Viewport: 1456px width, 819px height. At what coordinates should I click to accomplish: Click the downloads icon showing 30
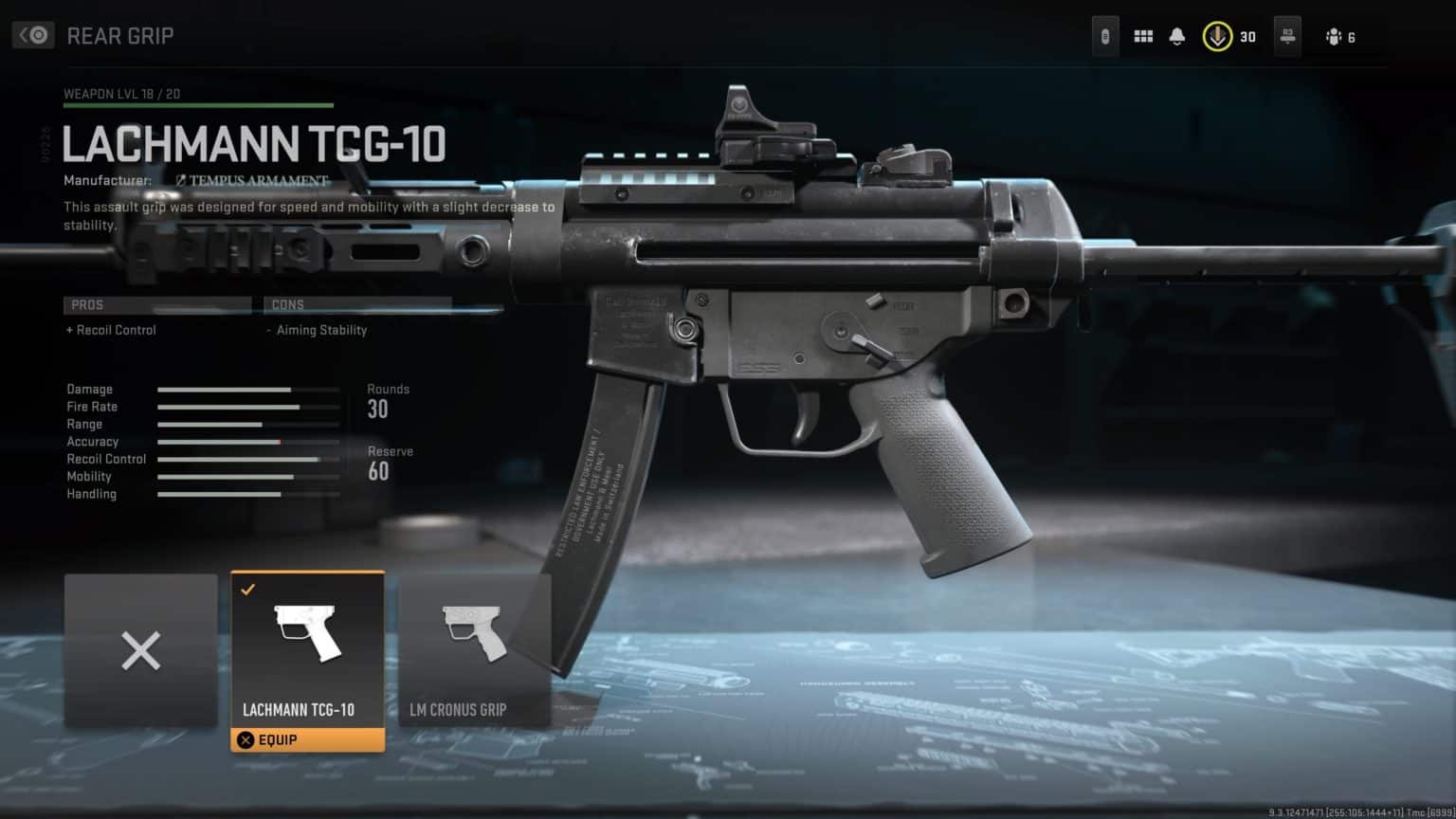[x=1218, y=35]
